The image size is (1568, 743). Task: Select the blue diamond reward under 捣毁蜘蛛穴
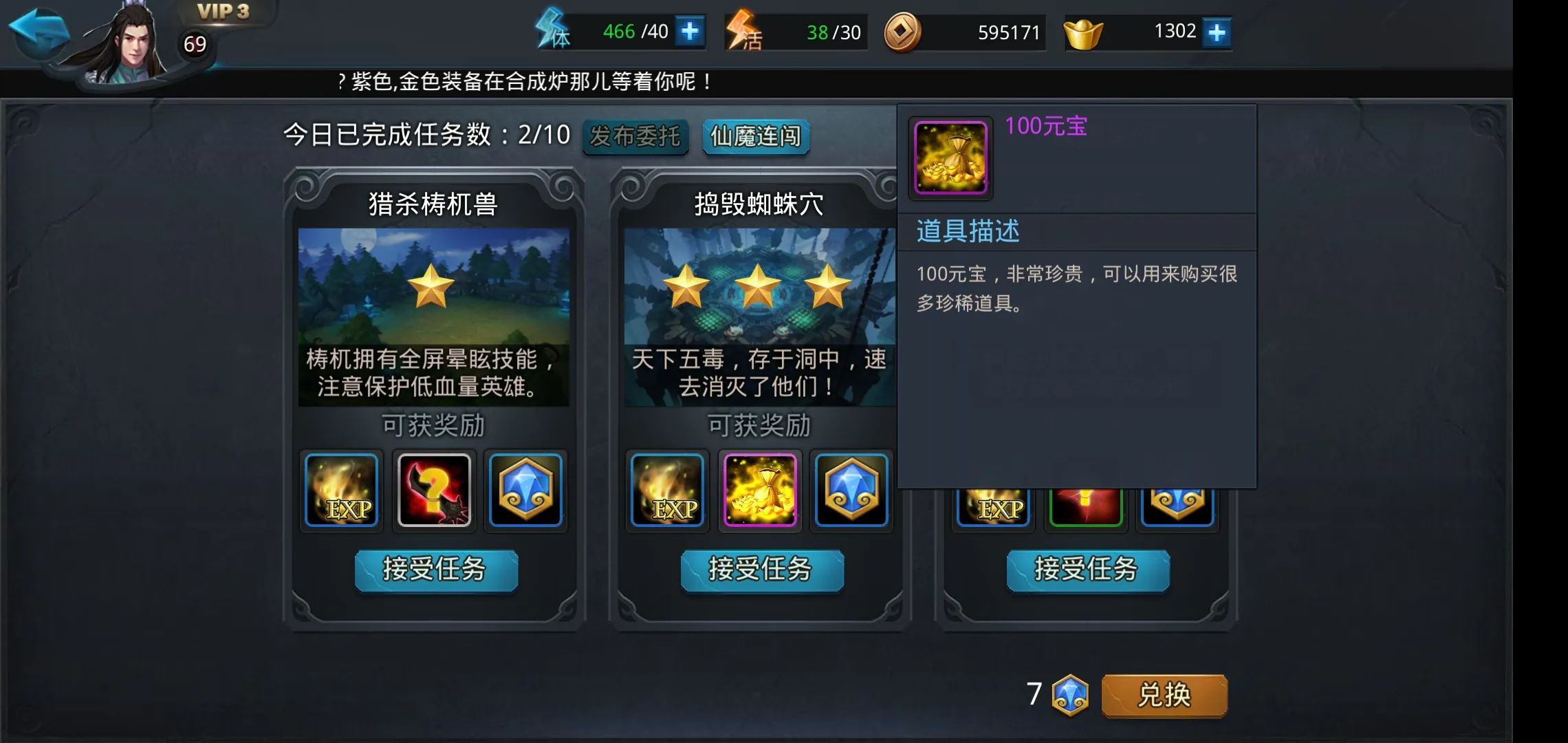852,491
